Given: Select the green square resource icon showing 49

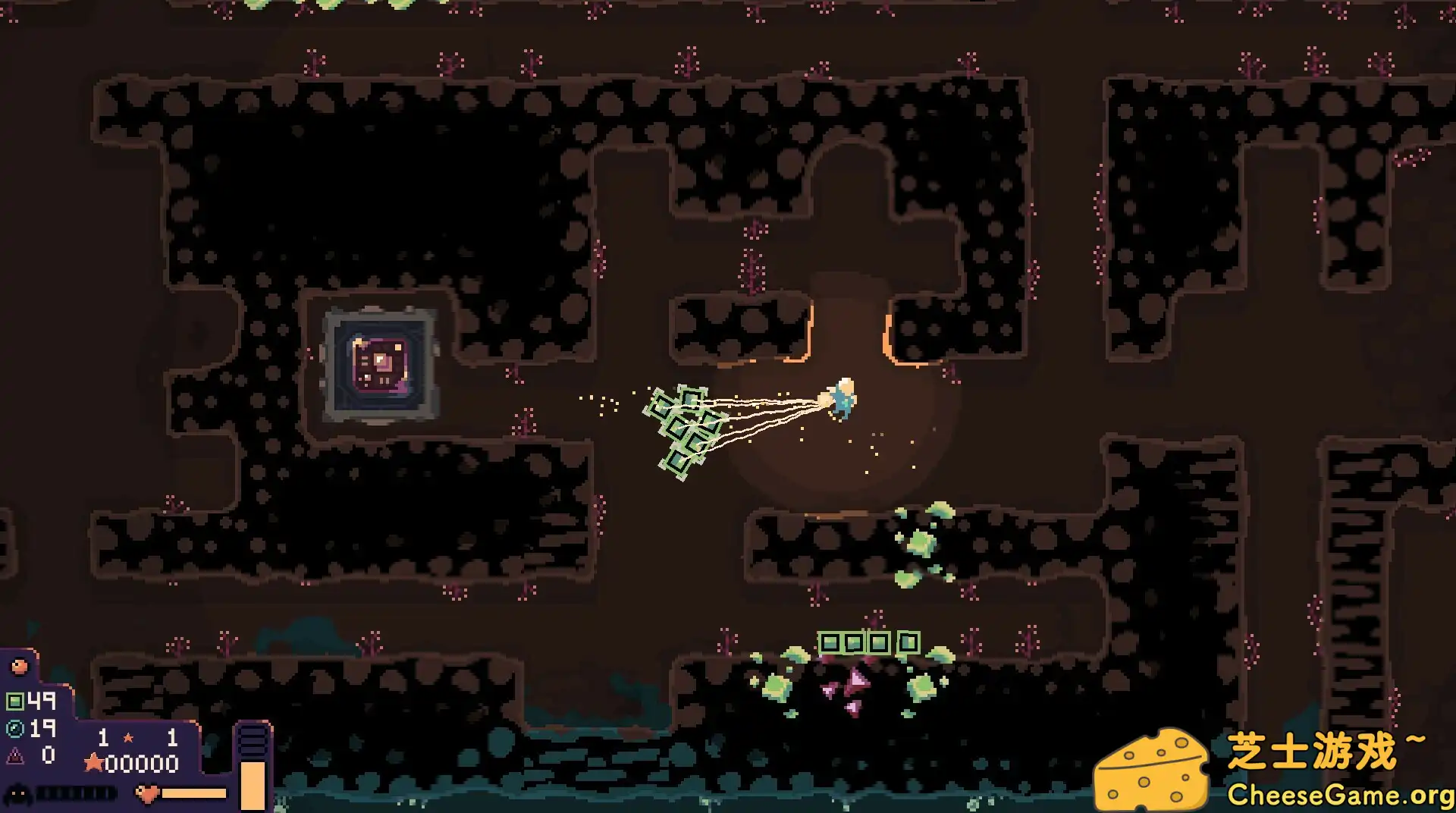Looking at the screenshot, I should (17, 702).
